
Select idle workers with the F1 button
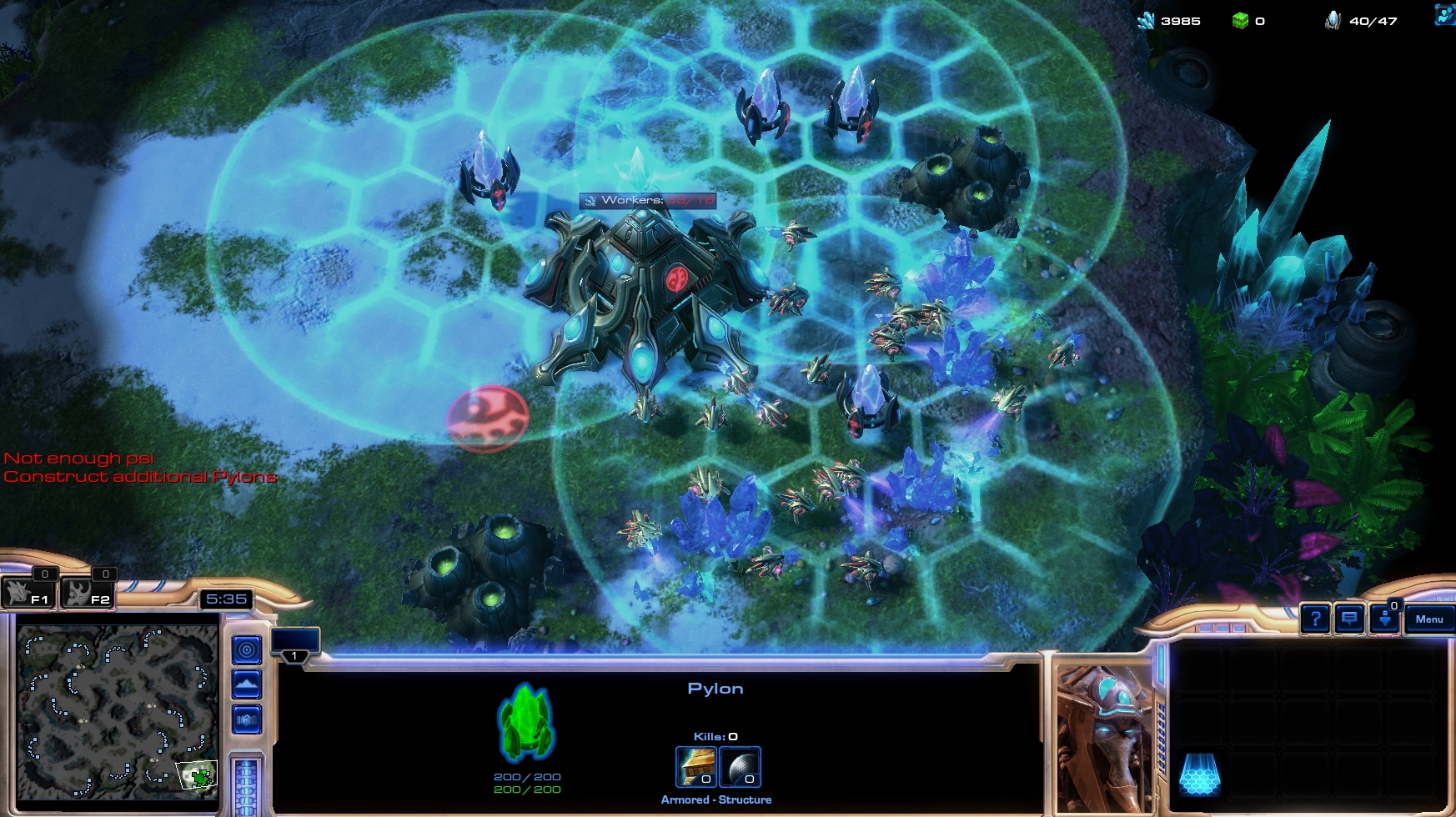pyautogui.click(x=29, y=593)
